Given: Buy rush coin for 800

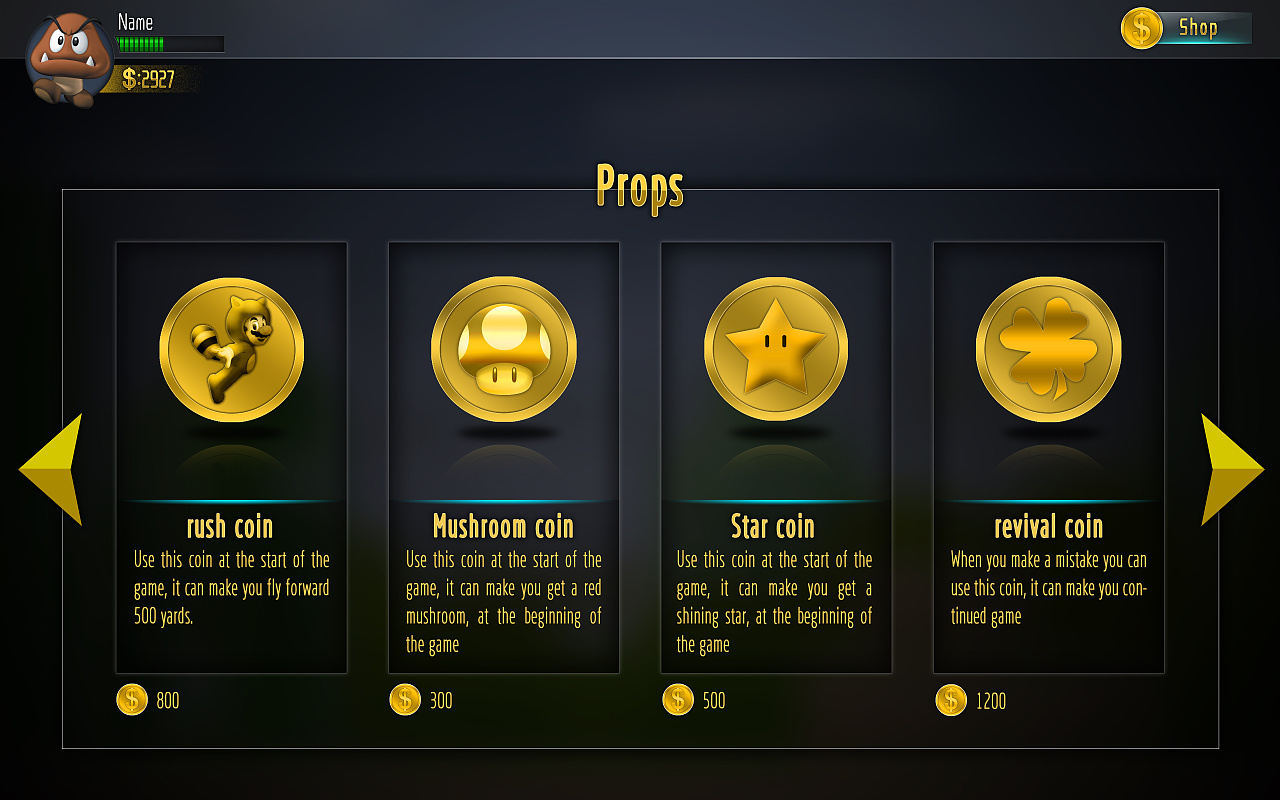Looking at the screenshot, I should pos(148,700).
